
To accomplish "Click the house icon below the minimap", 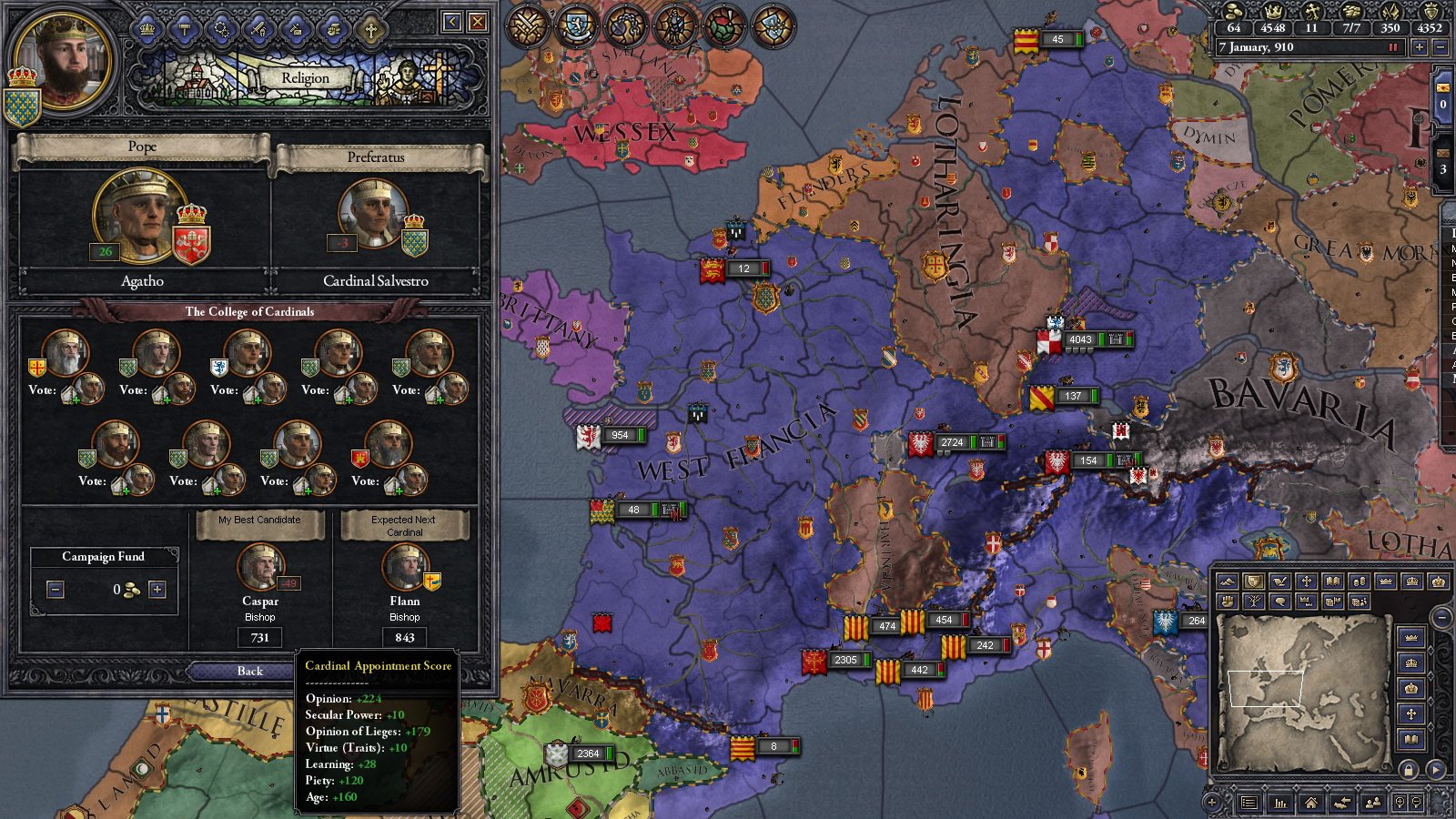I will click(x=1310, y=803).
